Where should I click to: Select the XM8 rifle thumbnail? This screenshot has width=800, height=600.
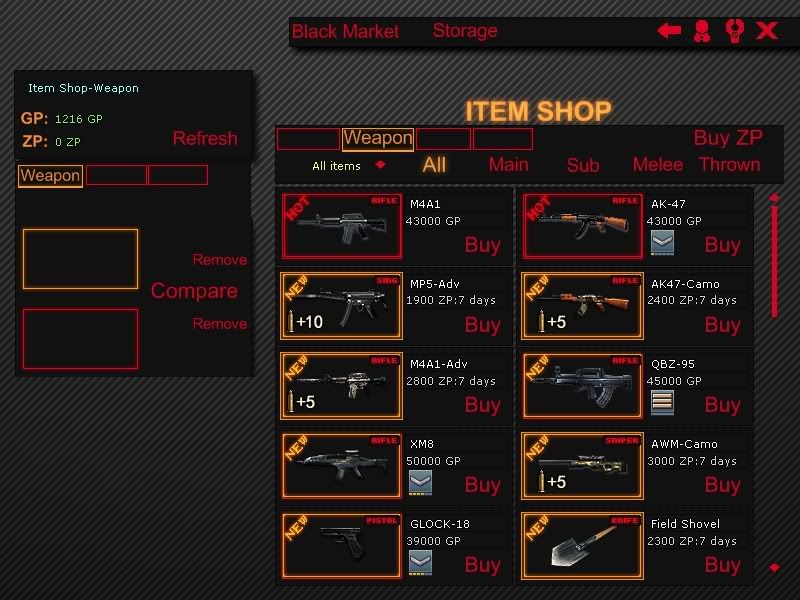341,465
